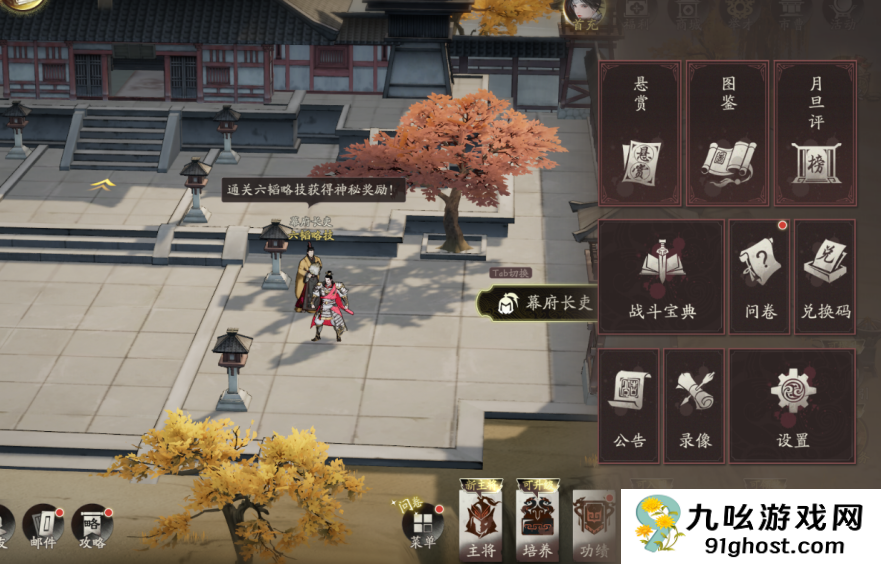Select the 幕府长吏 interaction prompt
Image resolution: width=881 pixels, height=564 pixels.
pos(538,303)
